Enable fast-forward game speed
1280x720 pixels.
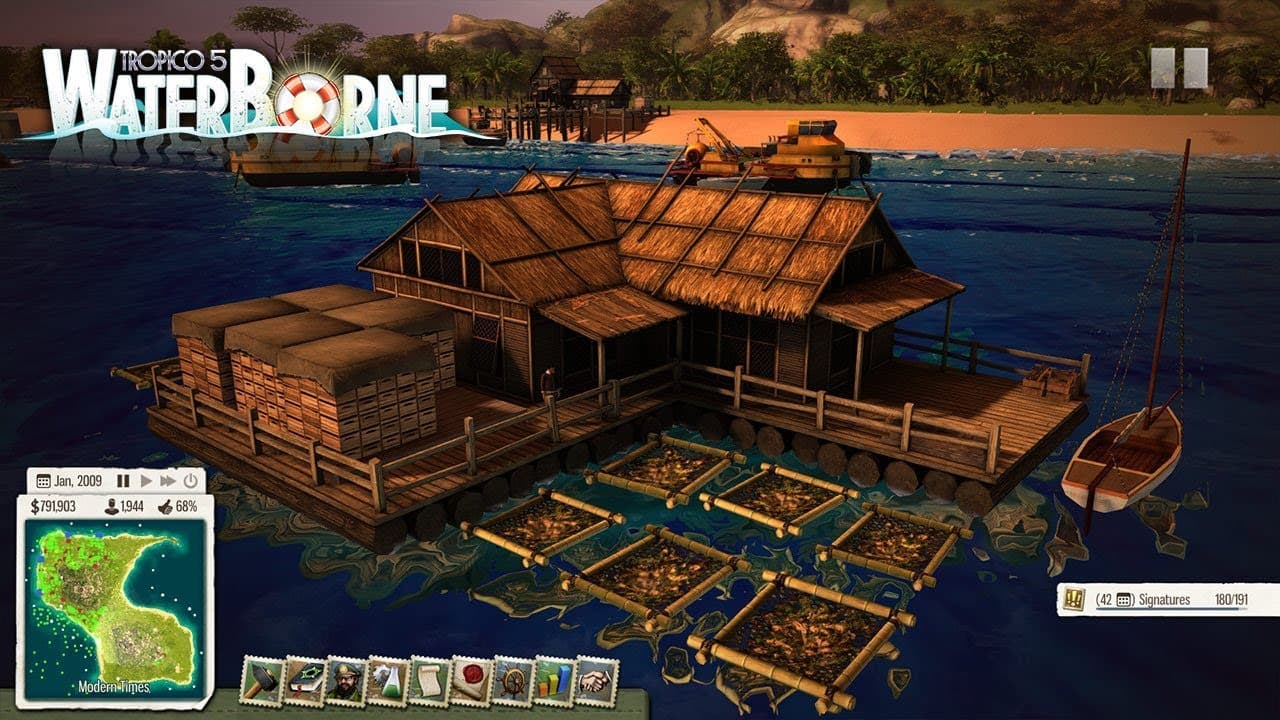168,481
